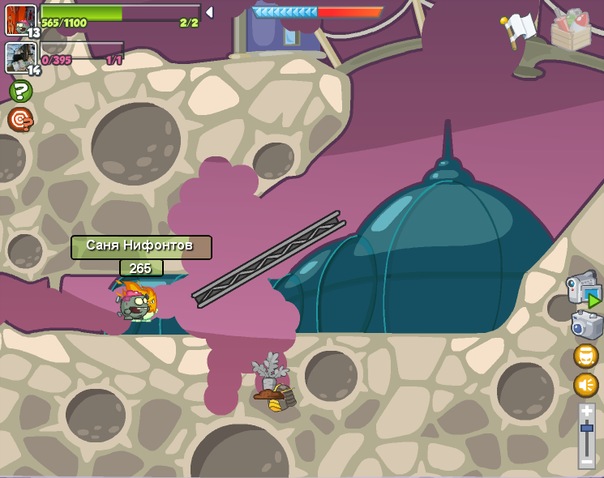604x478 pixels.
Task: Select the level 13 player portrait
Action: [x=20, y=20]
